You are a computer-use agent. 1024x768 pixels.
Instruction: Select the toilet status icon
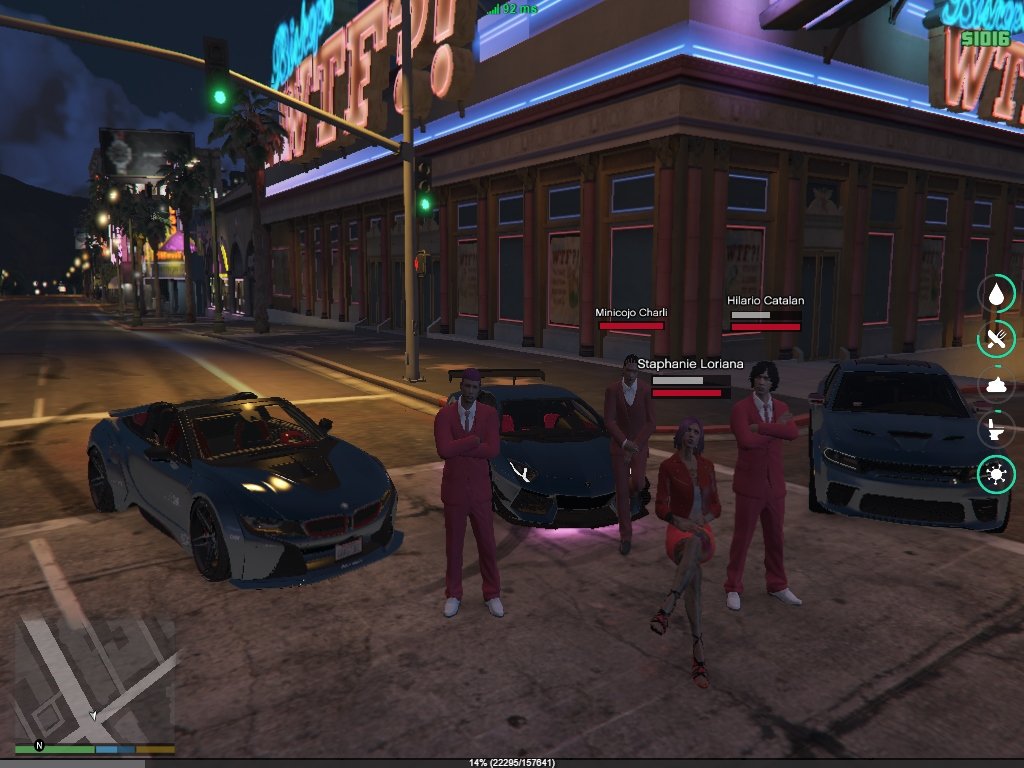996,430
